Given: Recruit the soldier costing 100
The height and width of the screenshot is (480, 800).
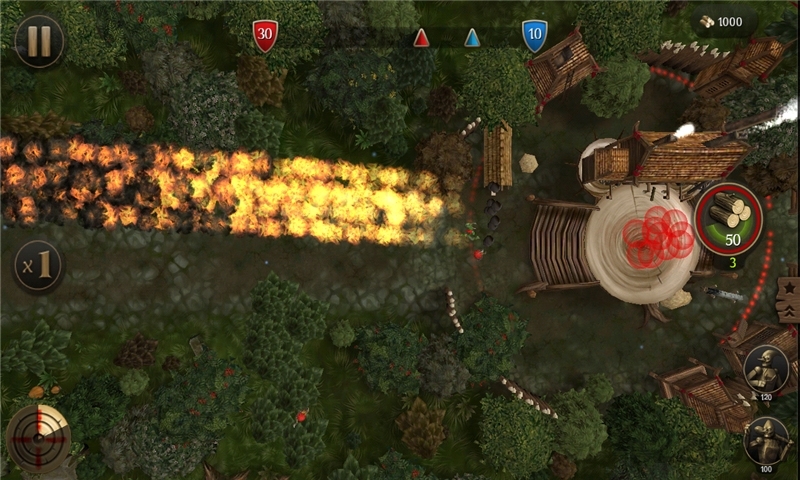Looking at the screenshot, I should (x=768, y=440).
